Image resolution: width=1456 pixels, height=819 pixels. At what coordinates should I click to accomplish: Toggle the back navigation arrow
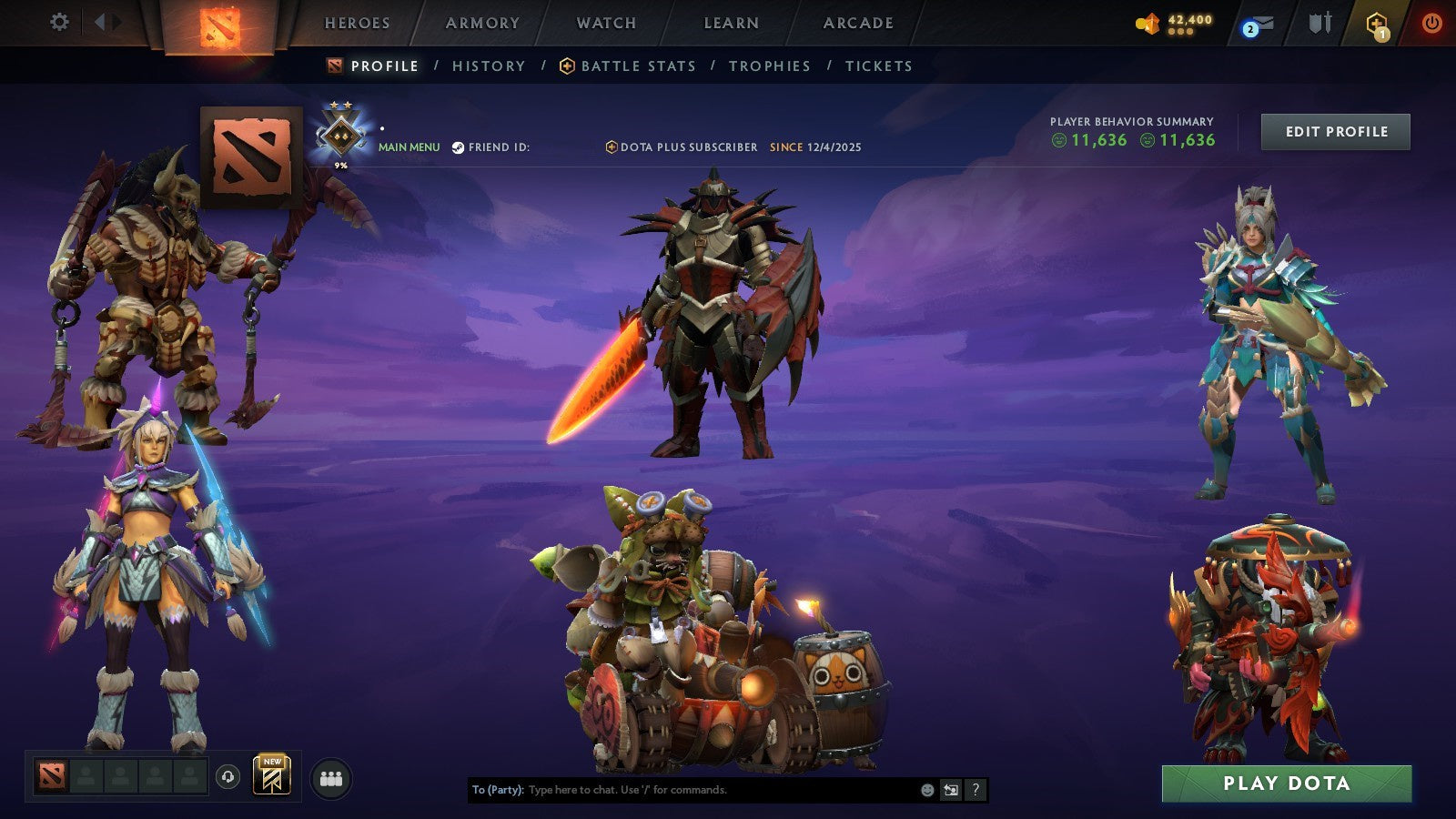tap(102, 20)
